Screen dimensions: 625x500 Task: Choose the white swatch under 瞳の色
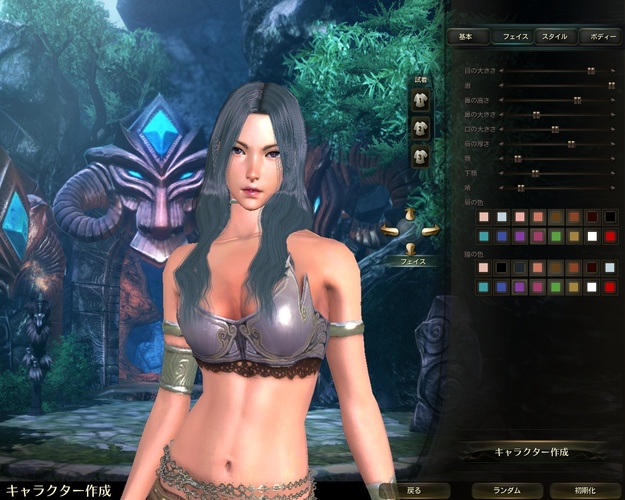pyautogui.click(x=592, y=287)
